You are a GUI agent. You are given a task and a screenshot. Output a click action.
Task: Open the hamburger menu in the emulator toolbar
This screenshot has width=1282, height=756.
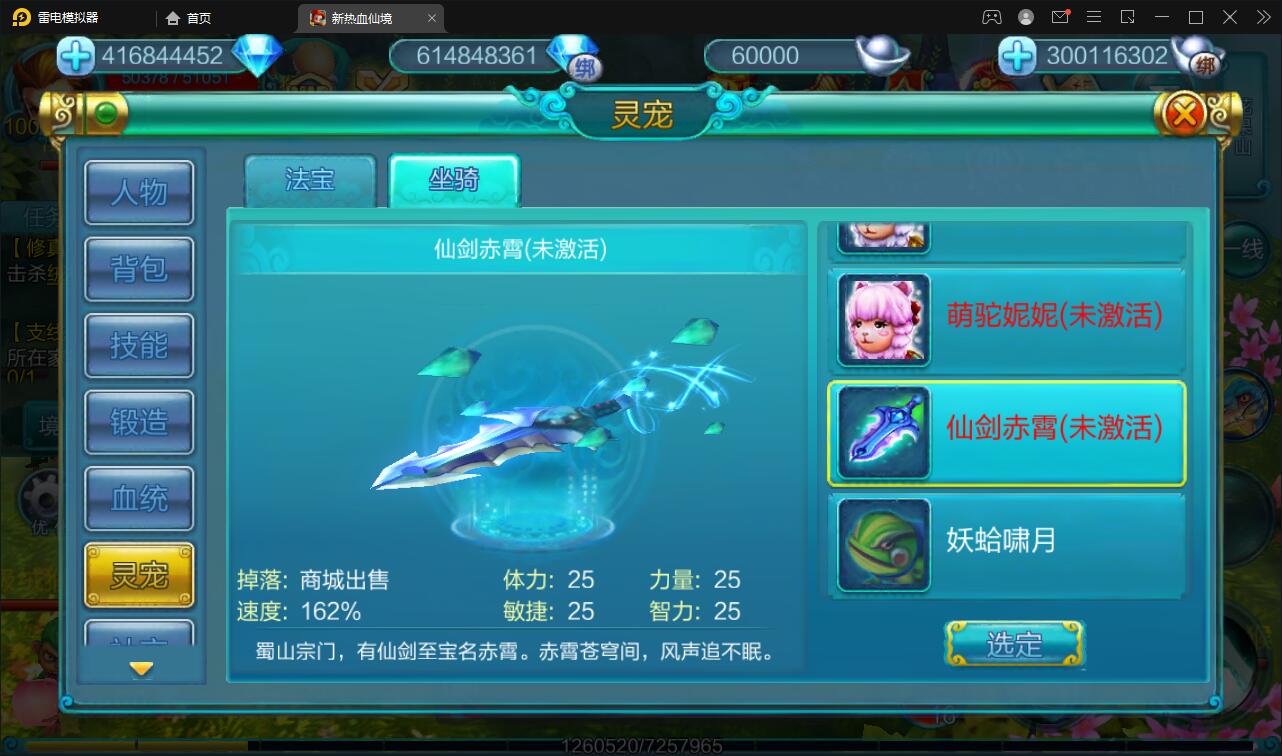pos(1095,16)
